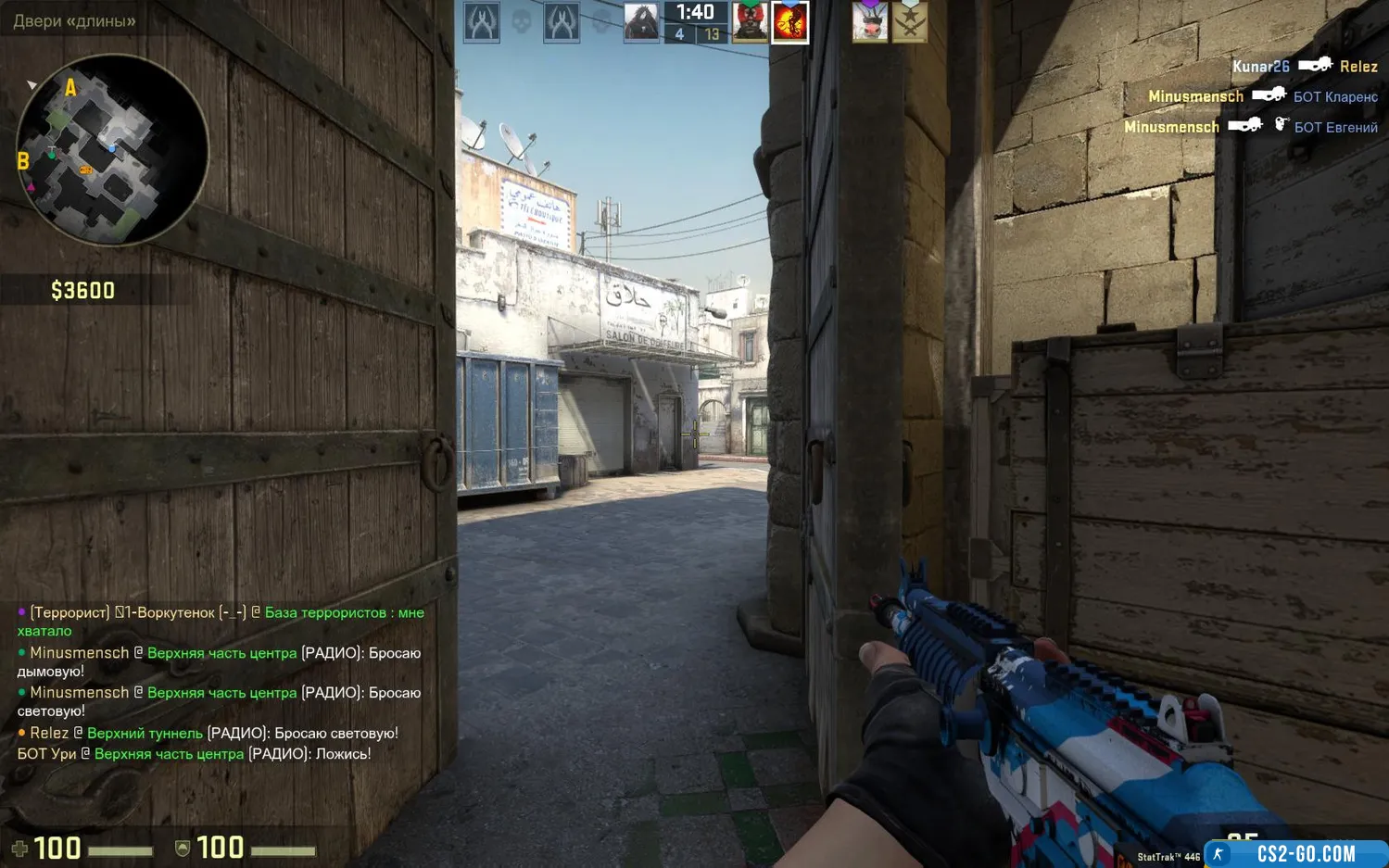Click the B bombsite marker on radar
The height and width of the screenshot is (868, 1389).
pyautogui.click(x=23, y=161)
